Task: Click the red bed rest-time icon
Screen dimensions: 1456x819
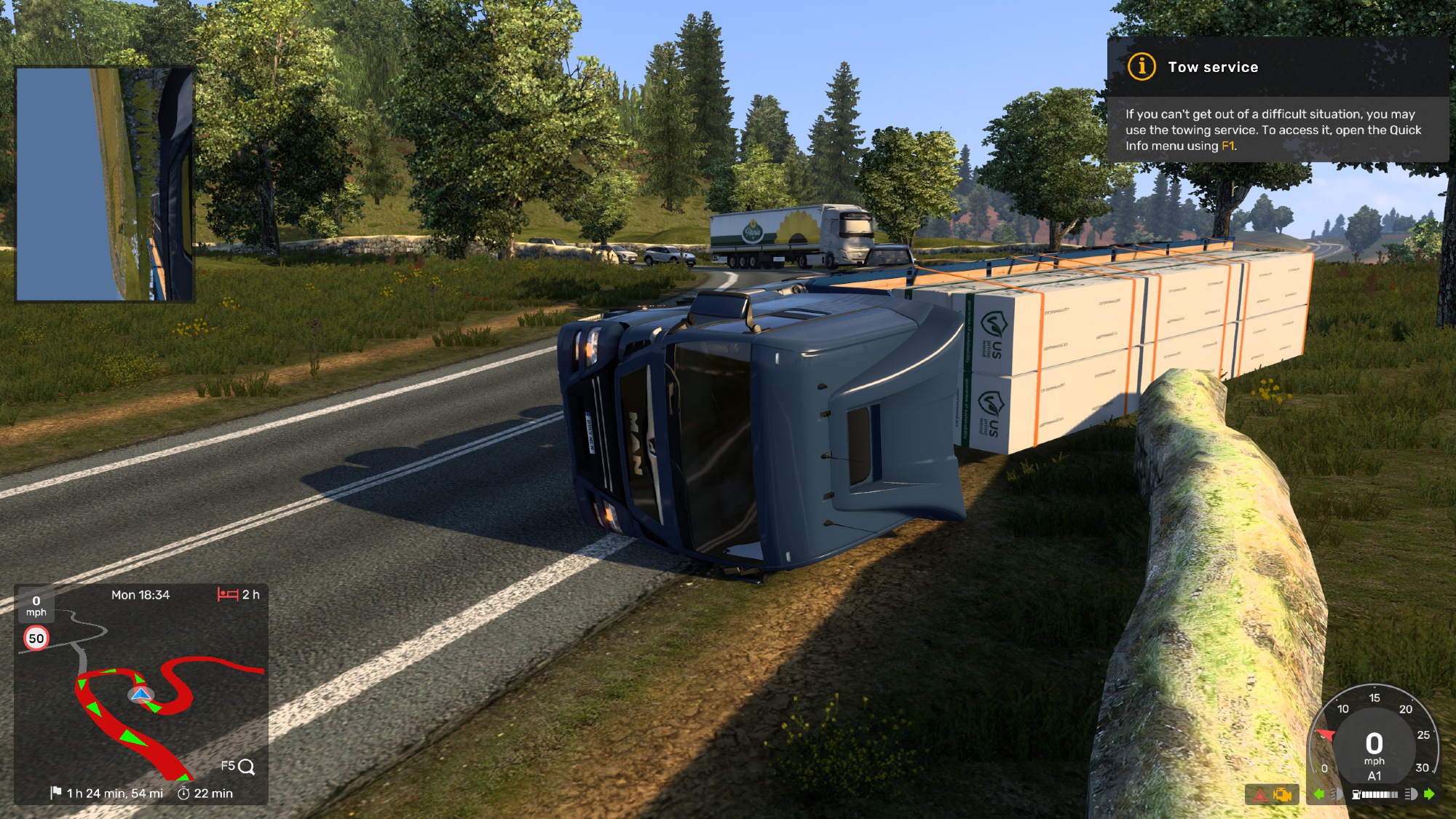Action: pyautogui.click(x=228, y=595)
